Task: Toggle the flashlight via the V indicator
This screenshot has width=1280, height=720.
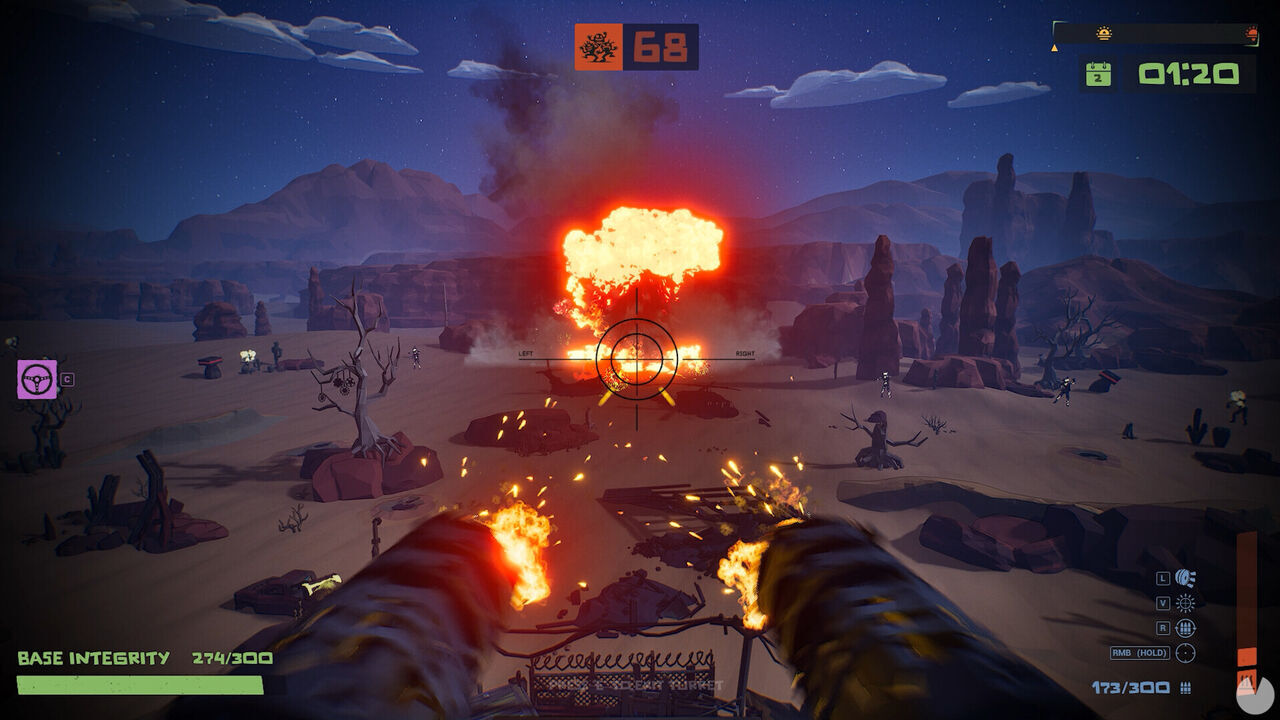Action: coord(1163,603)
